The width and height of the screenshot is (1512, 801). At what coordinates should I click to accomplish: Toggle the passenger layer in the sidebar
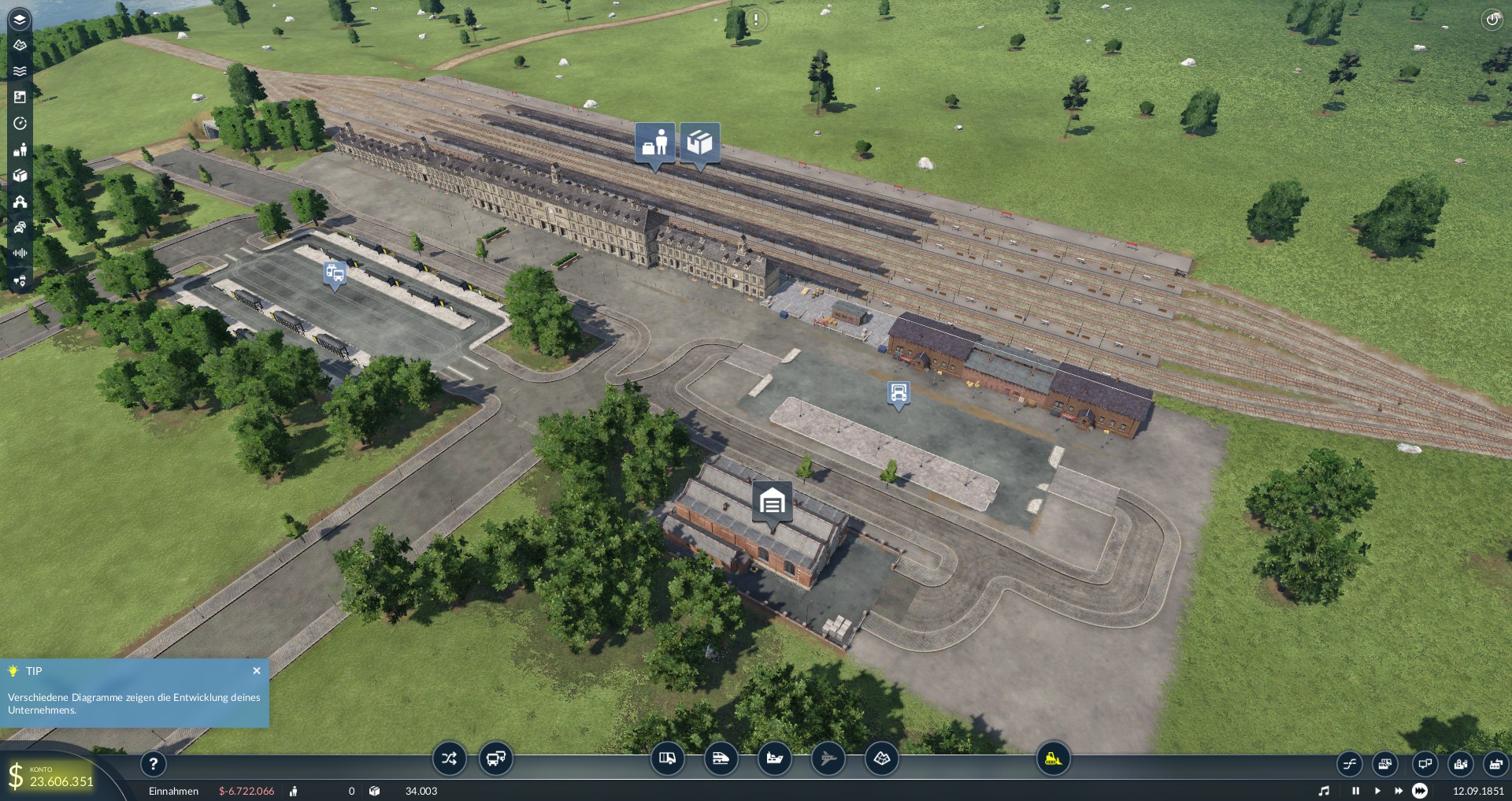tap(20, 150)
